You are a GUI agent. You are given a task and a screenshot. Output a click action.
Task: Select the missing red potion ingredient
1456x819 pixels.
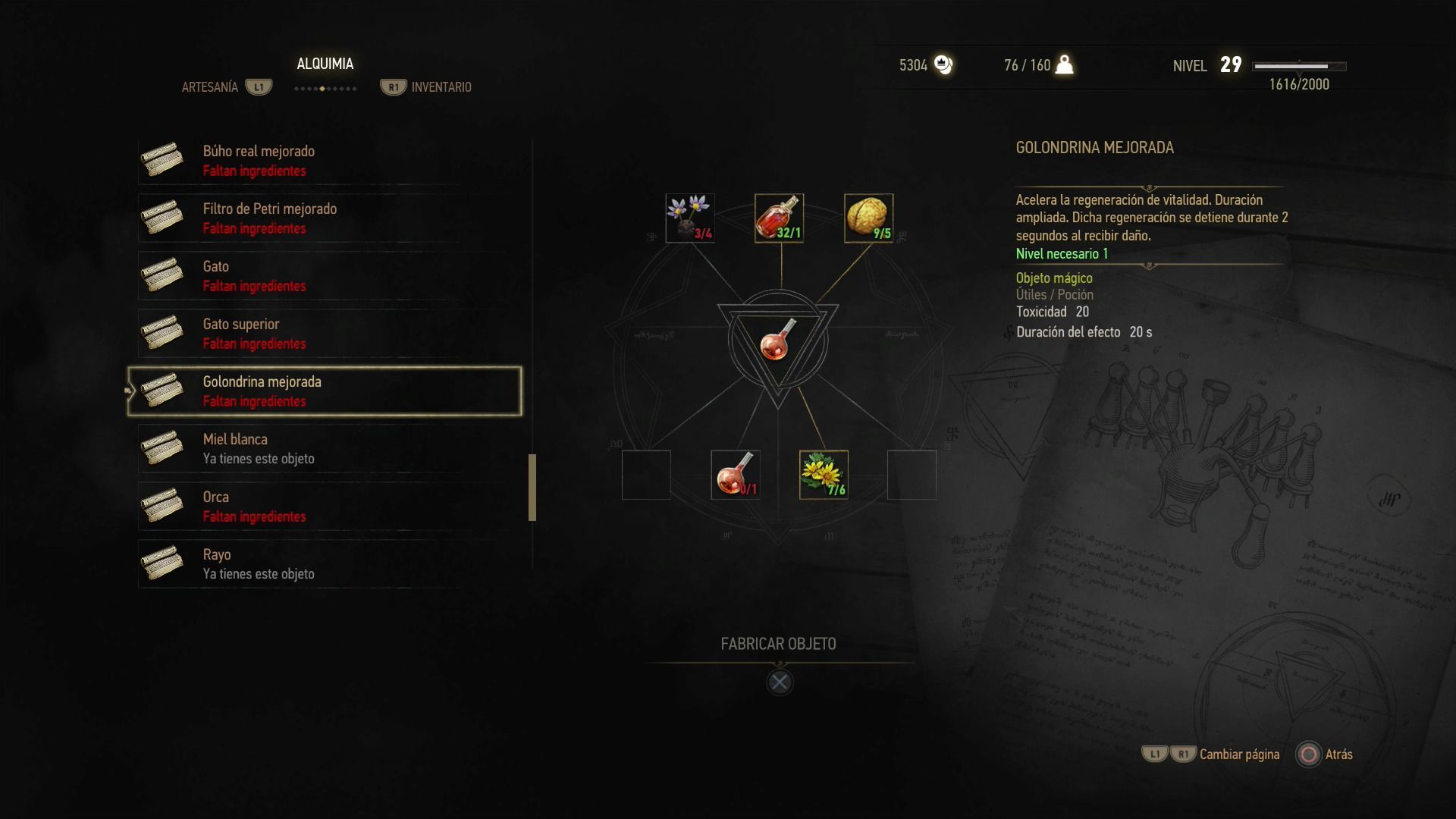point(735,475)
